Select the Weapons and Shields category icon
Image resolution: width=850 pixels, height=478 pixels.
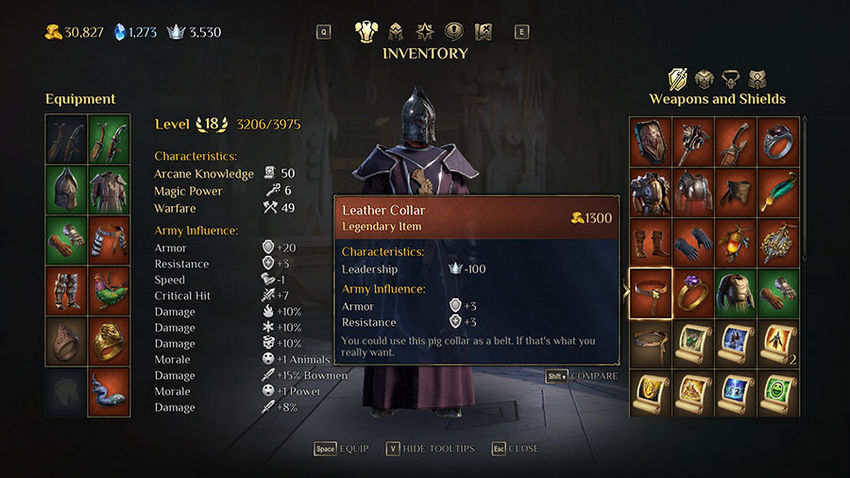click(x=677, y=78)
